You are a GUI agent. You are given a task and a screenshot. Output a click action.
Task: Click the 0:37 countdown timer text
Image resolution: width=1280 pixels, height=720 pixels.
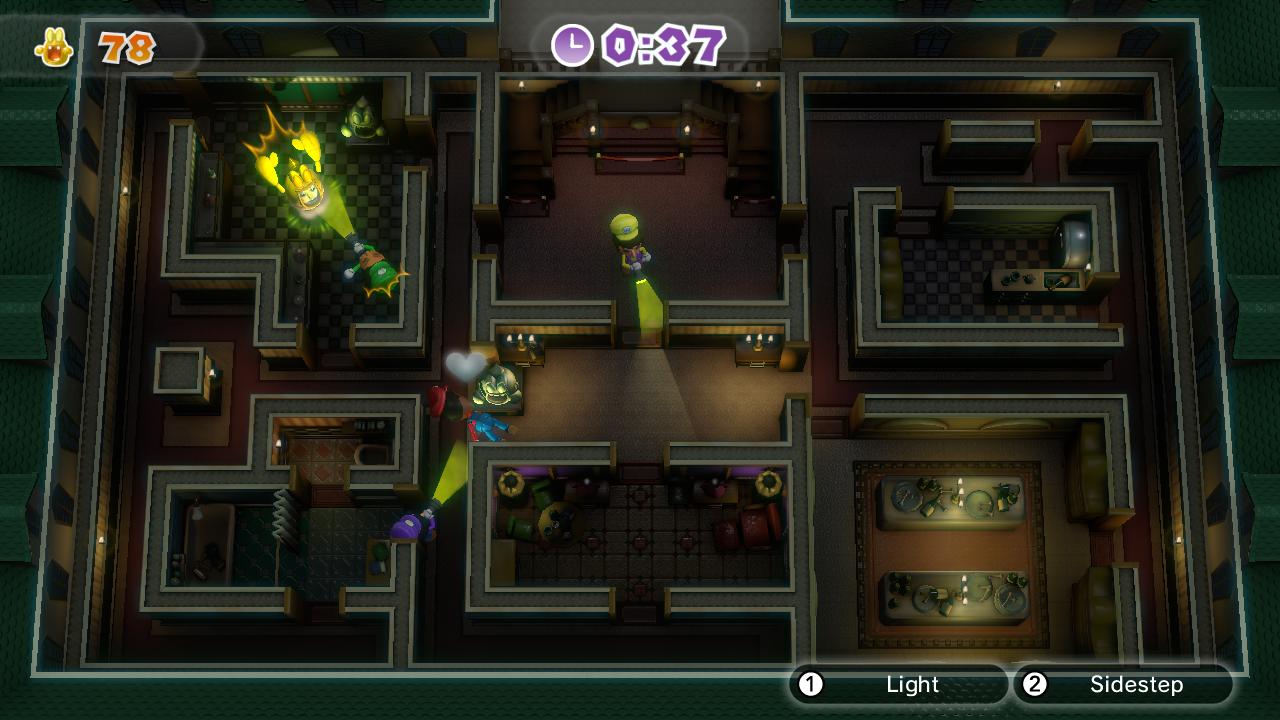[660, 42]
